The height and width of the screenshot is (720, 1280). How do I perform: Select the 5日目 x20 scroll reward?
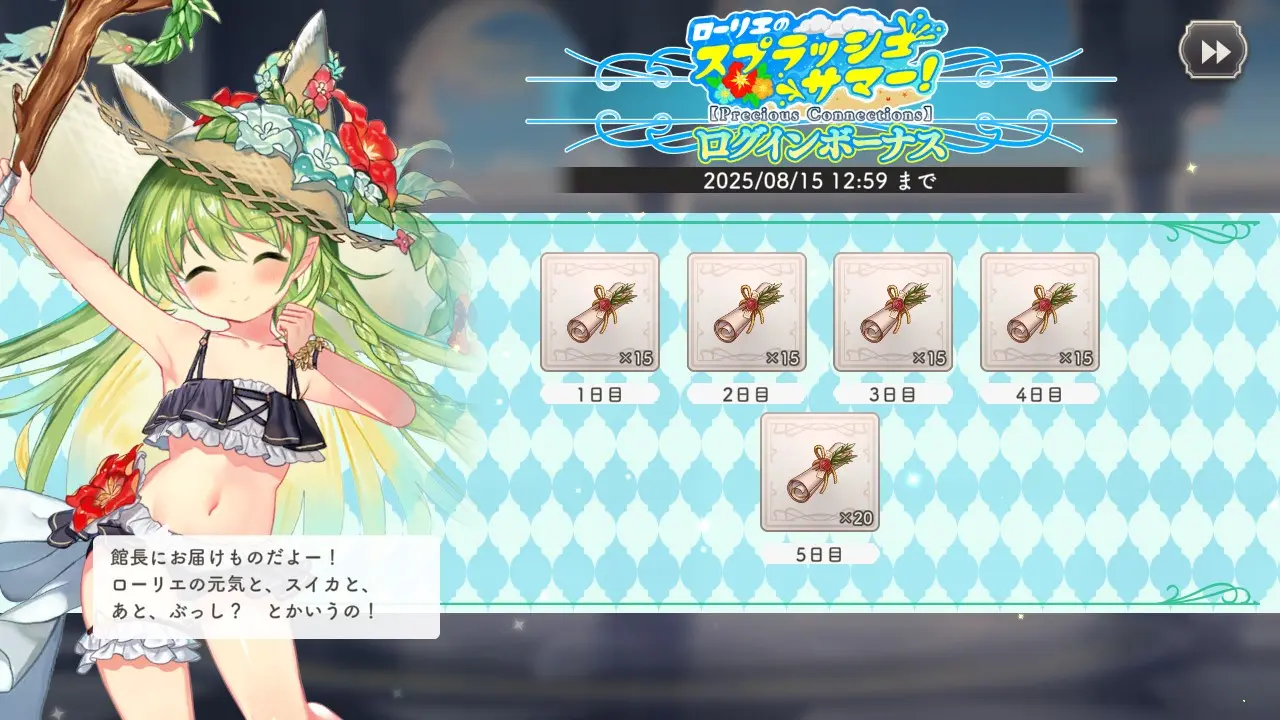820,472
